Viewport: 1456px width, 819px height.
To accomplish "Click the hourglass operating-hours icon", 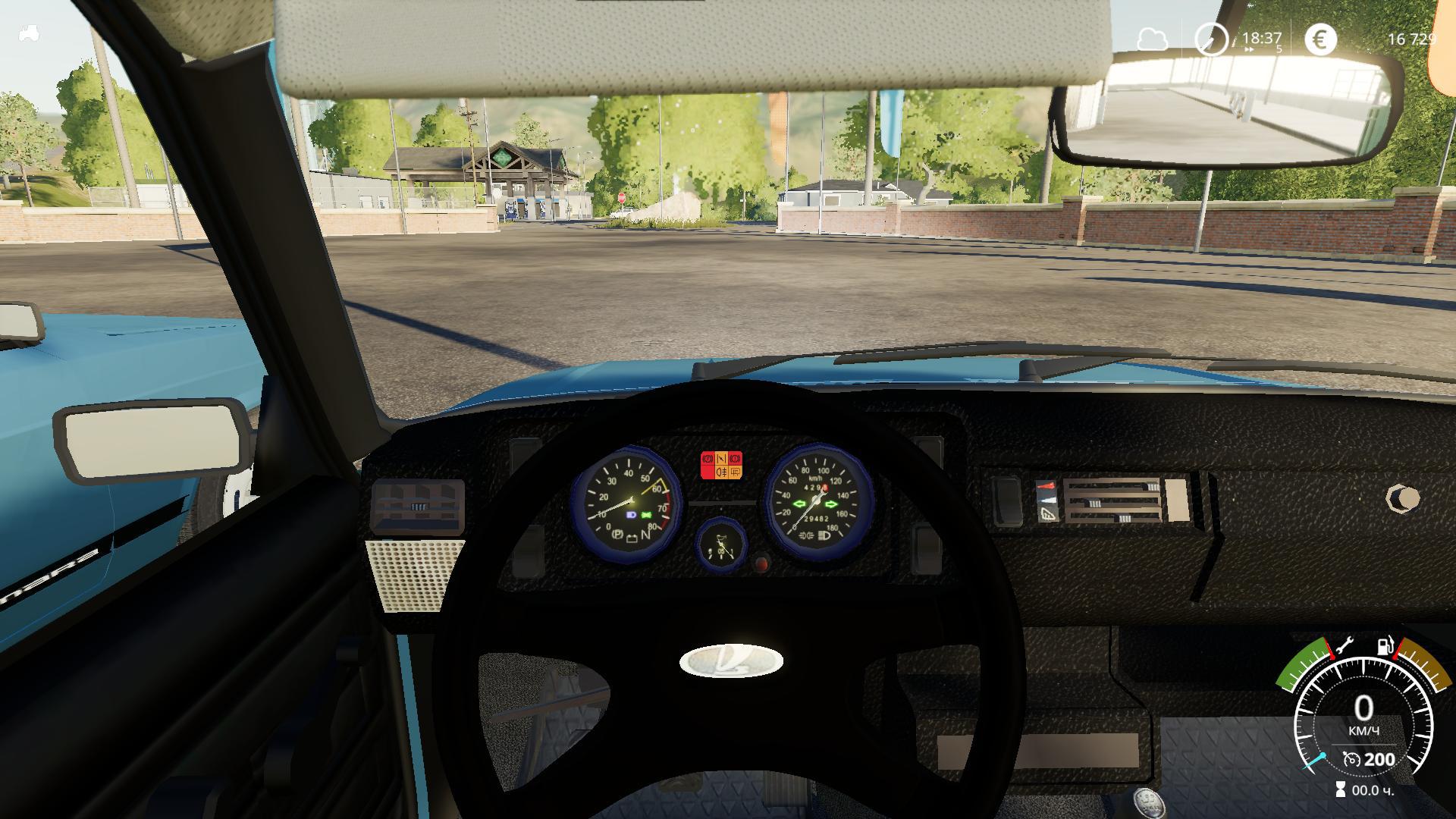I will (1341, 789).
